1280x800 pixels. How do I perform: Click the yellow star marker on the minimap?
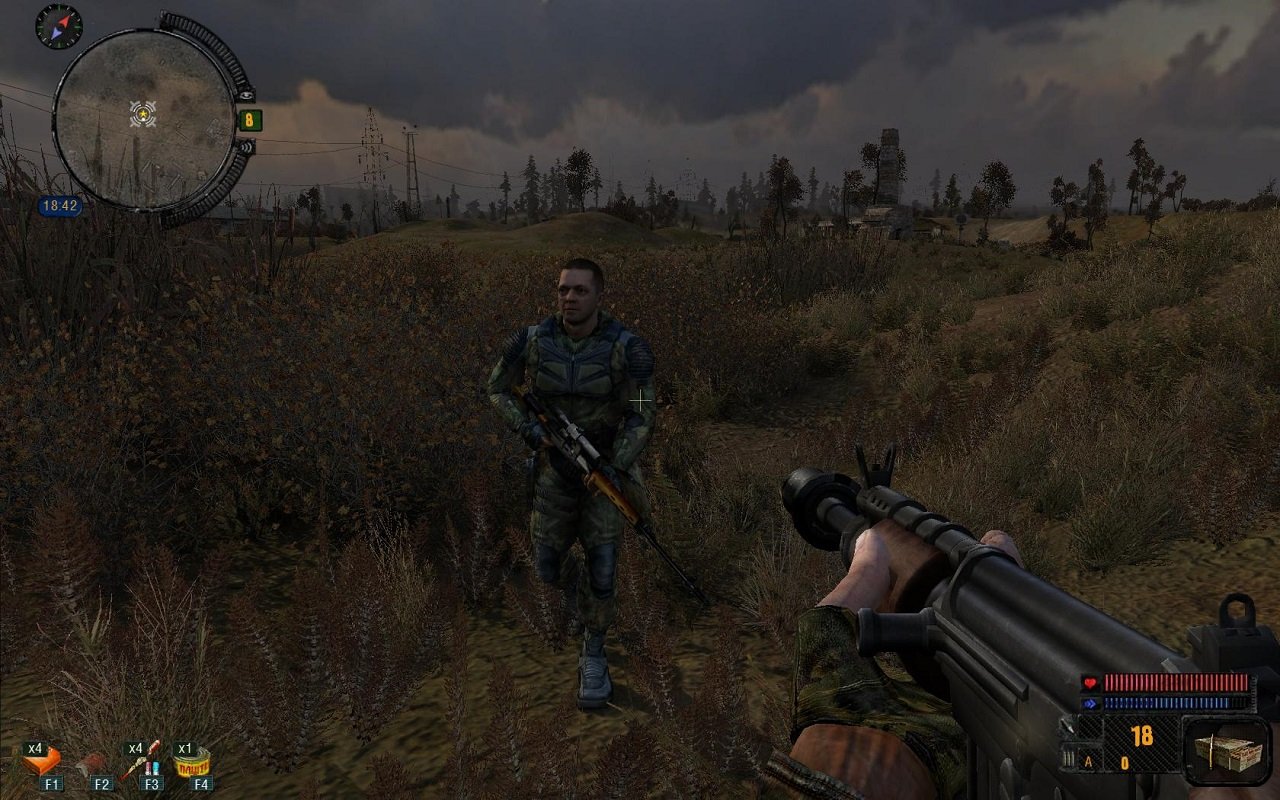(x=144, y=114)
